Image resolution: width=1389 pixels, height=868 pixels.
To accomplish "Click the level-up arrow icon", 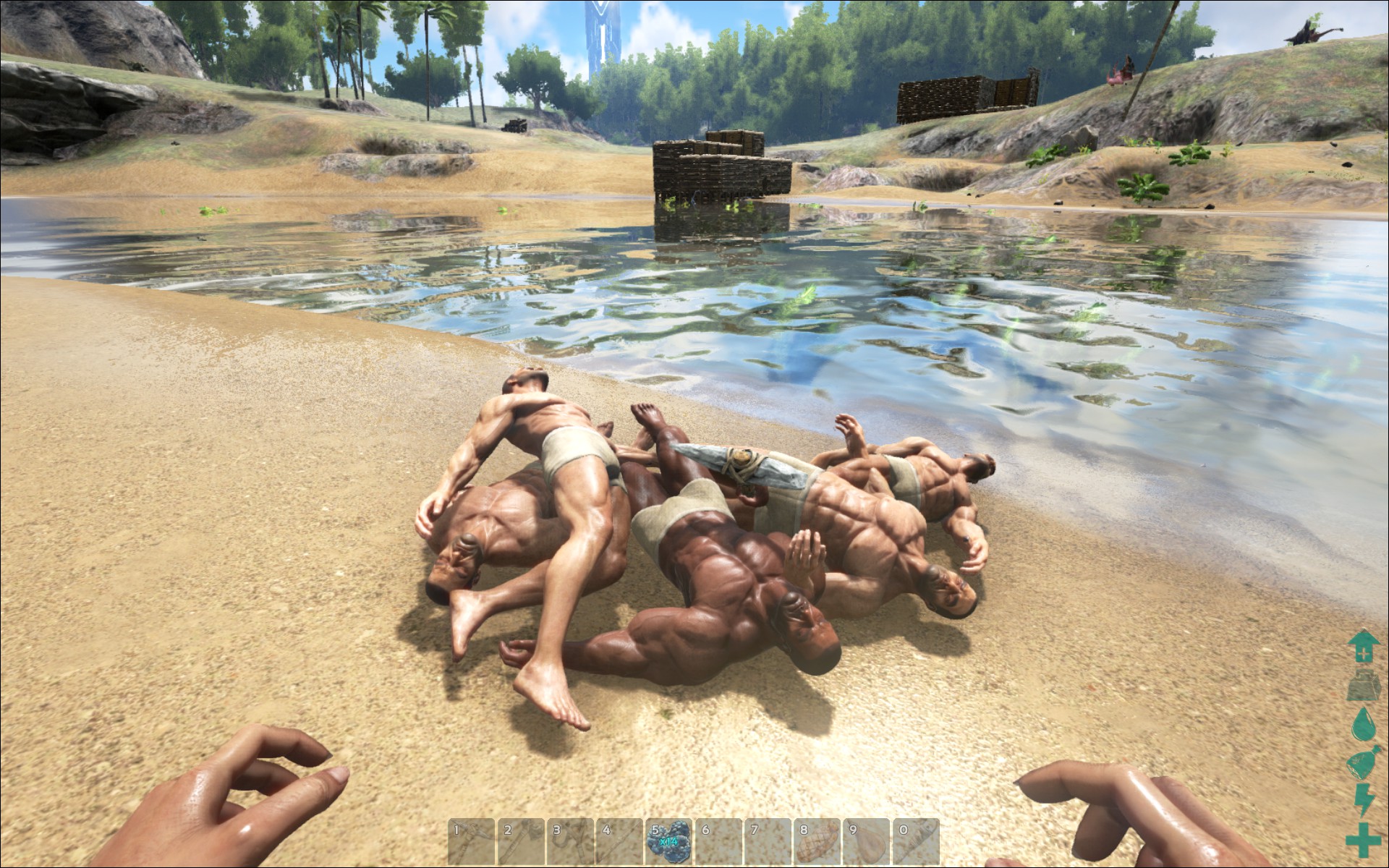I will 1362,647.
